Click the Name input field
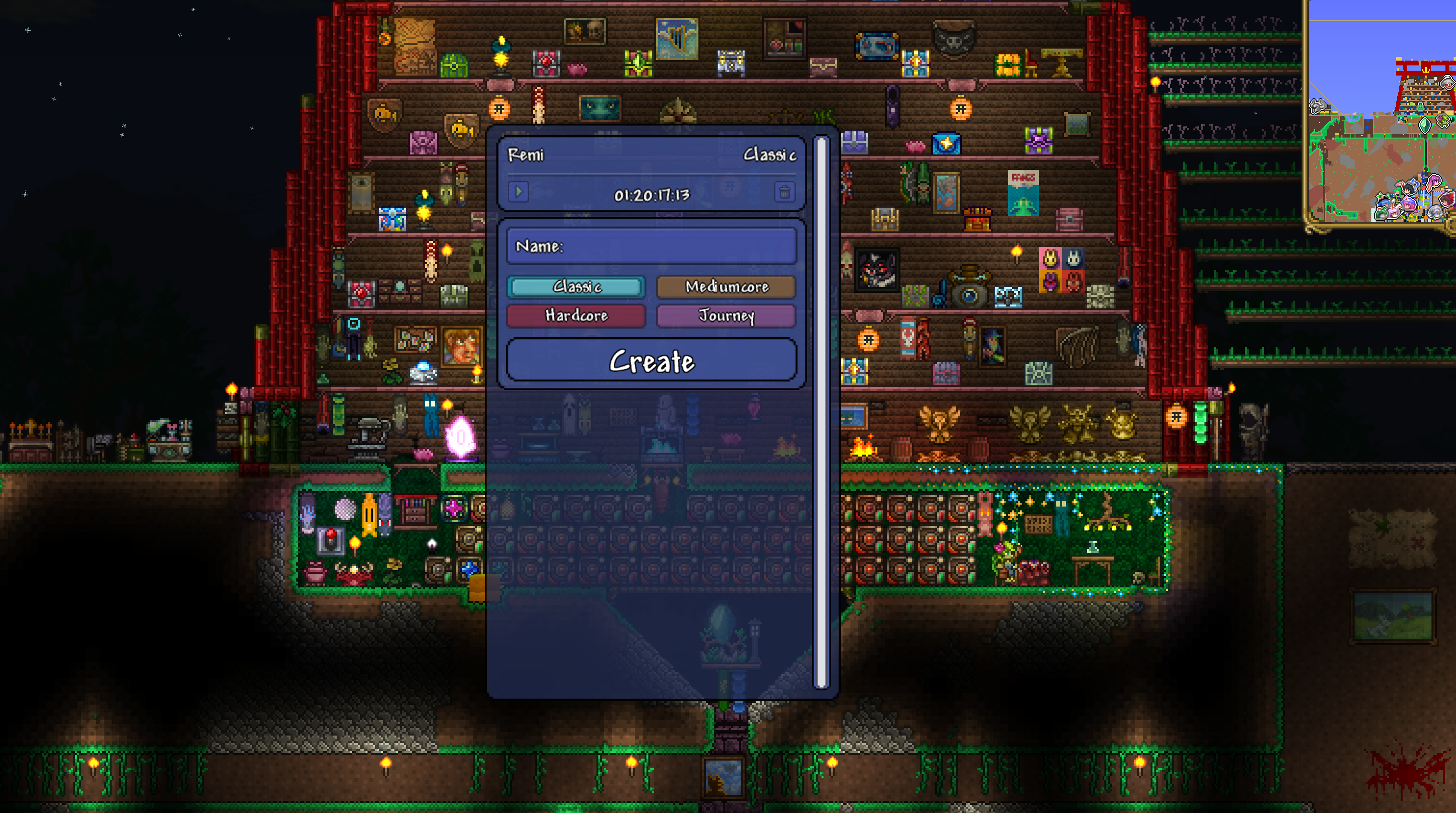 (652, 246)
